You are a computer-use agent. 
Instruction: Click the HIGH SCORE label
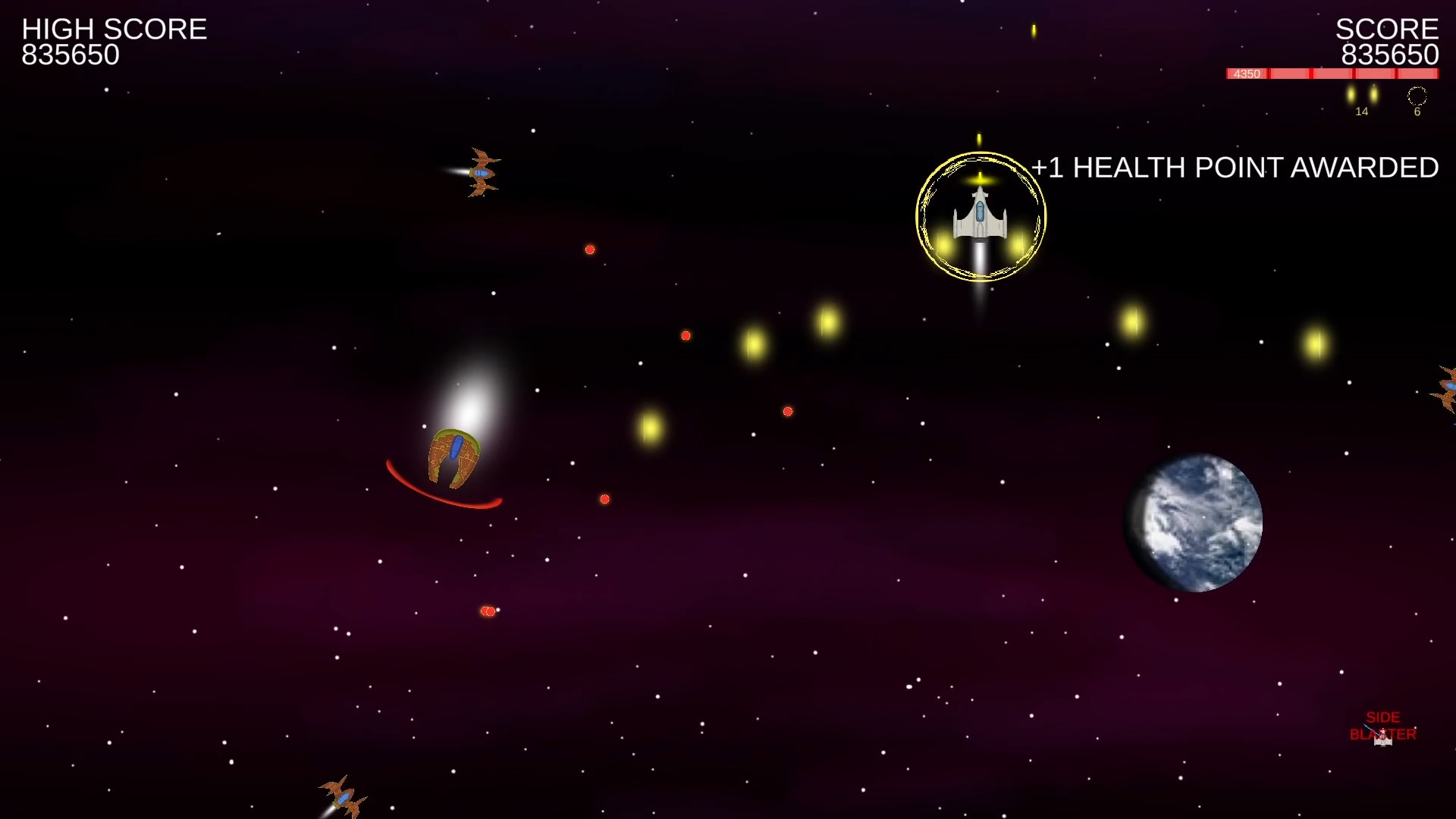point(114,29)
